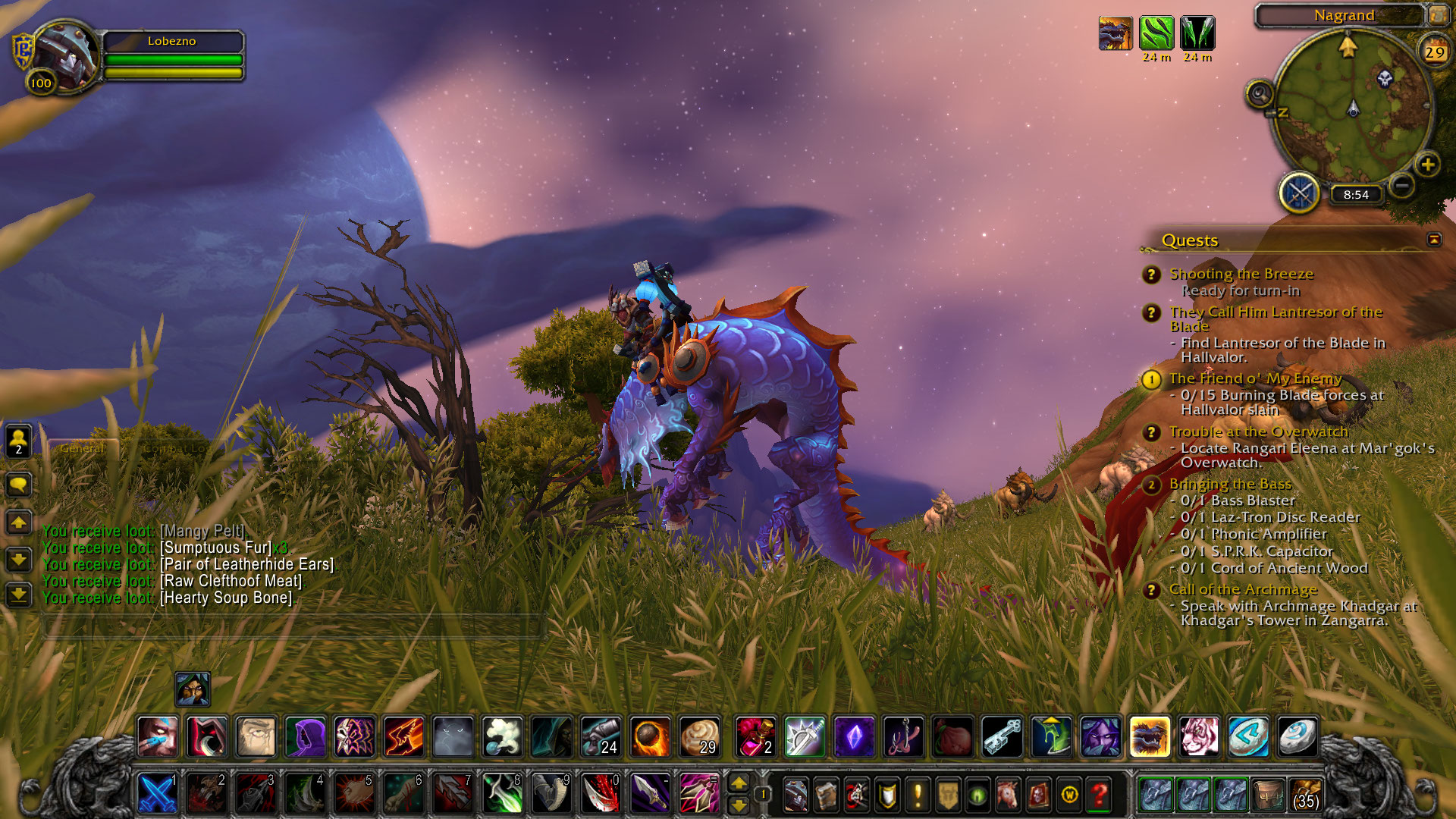The width and height of the screenshot is (1456, 819).
Task: Collapse the Quests tracker panel
Action: [1433, 240]
